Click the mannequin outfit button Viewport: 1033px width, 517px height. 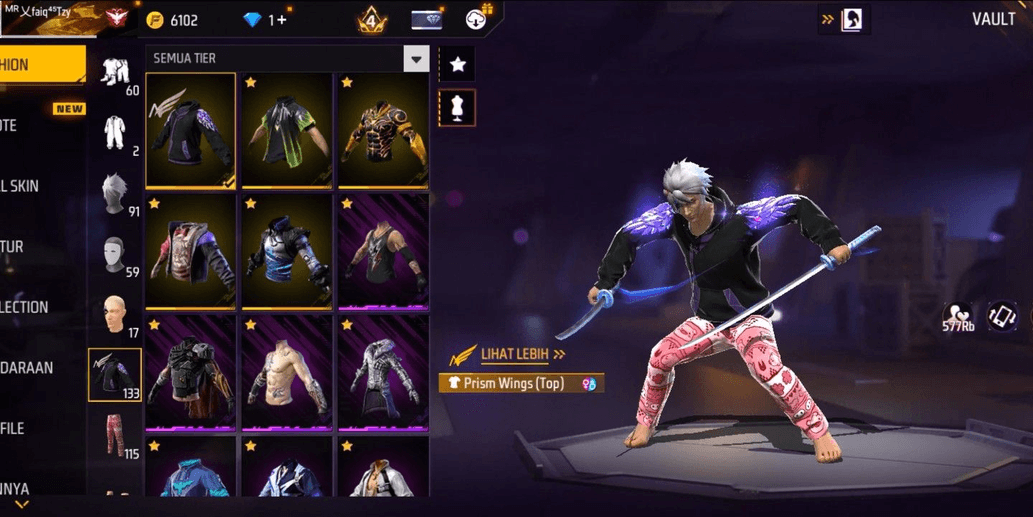coord(457,108)
